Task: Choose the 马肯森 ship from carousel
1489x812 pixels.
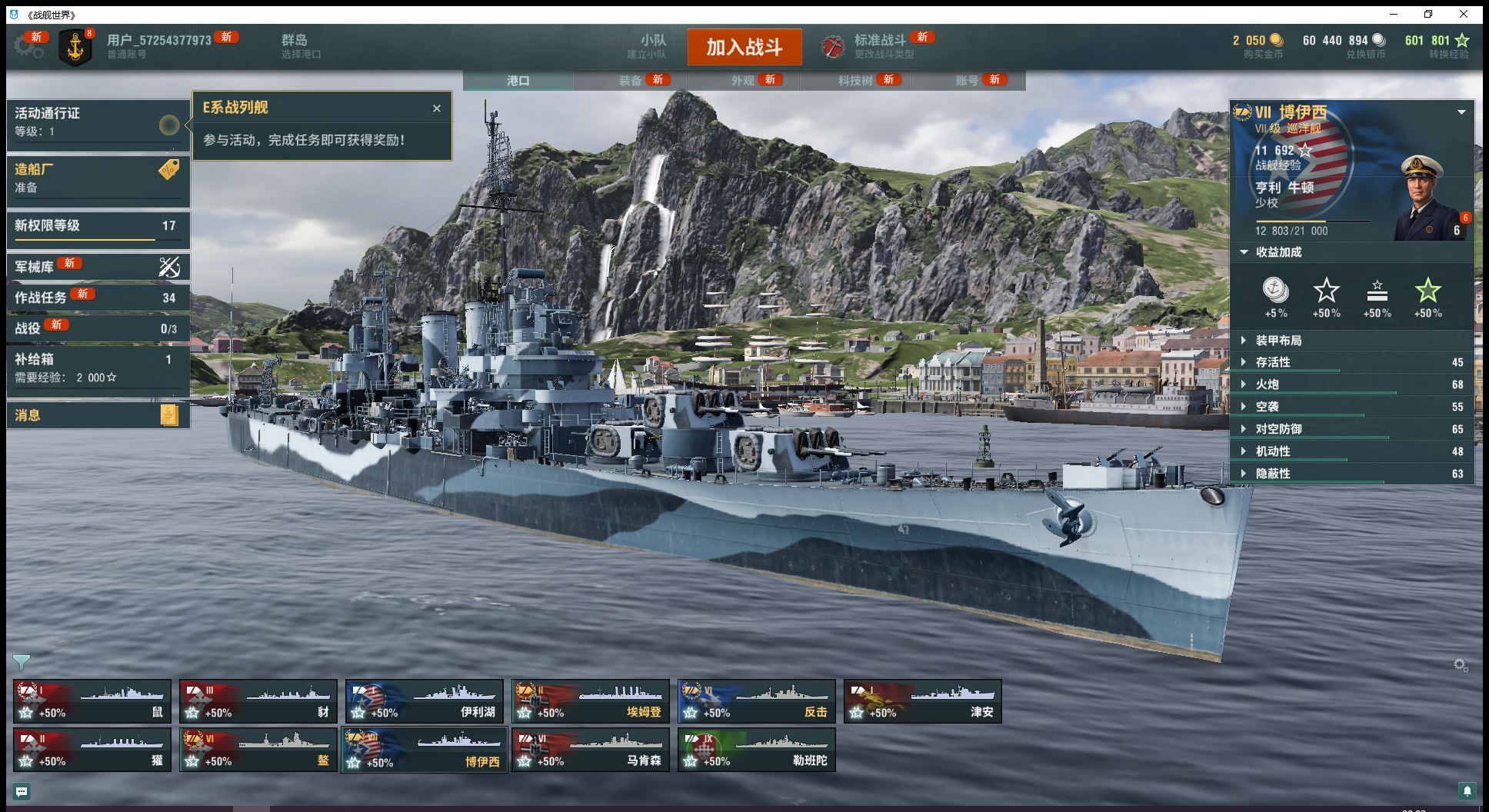Action: pos(591,750)
